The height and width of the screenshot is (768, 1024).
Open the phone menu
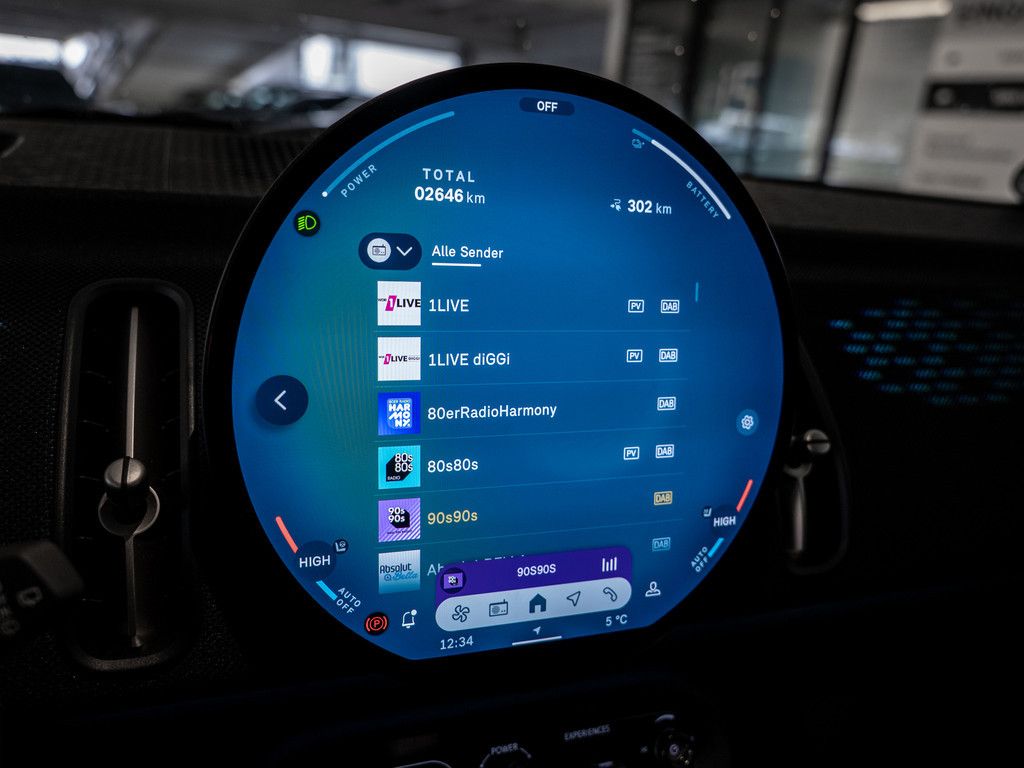pos(610,594)
